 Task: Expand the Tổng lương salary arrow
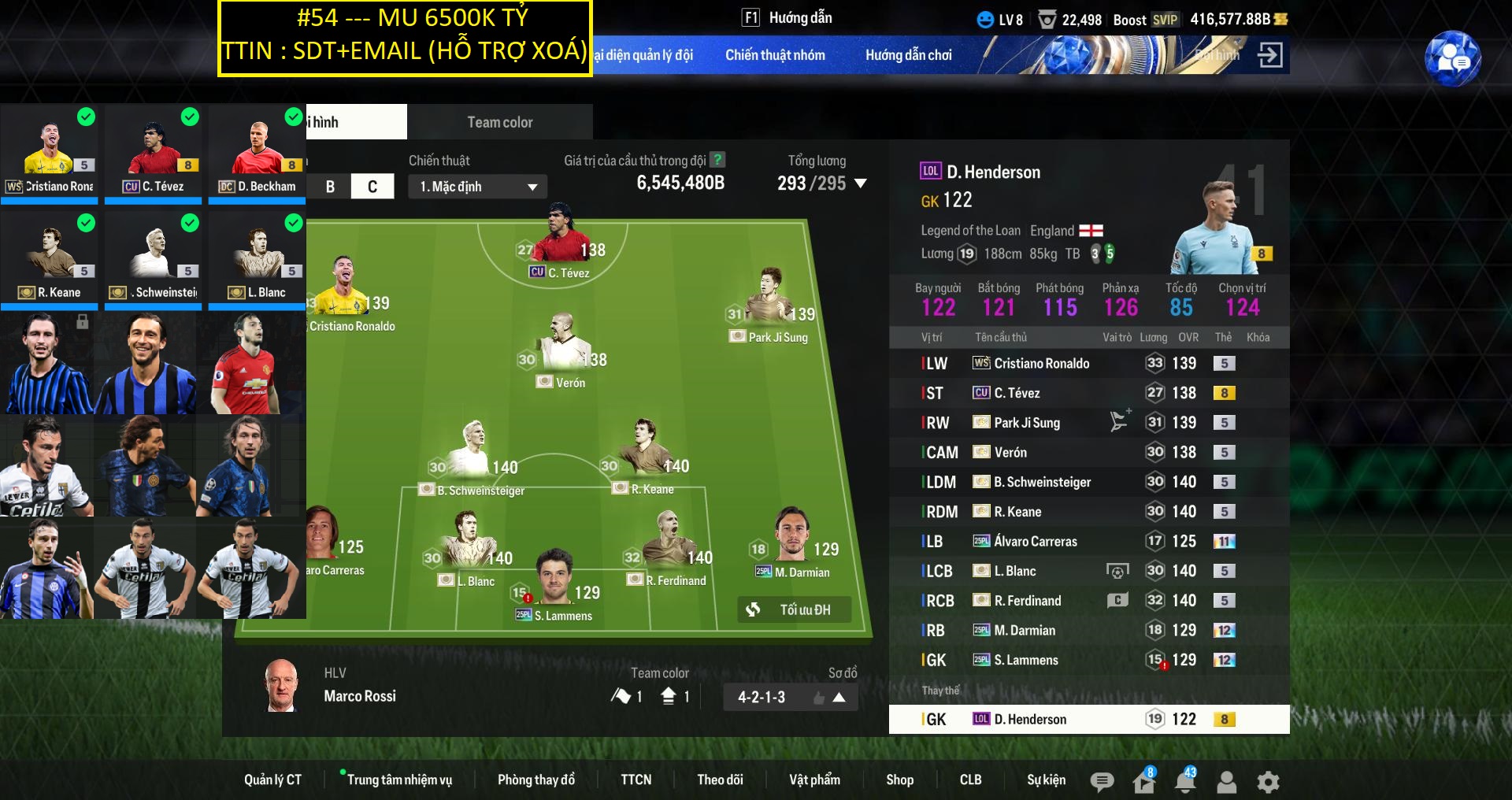pos(861,183)
